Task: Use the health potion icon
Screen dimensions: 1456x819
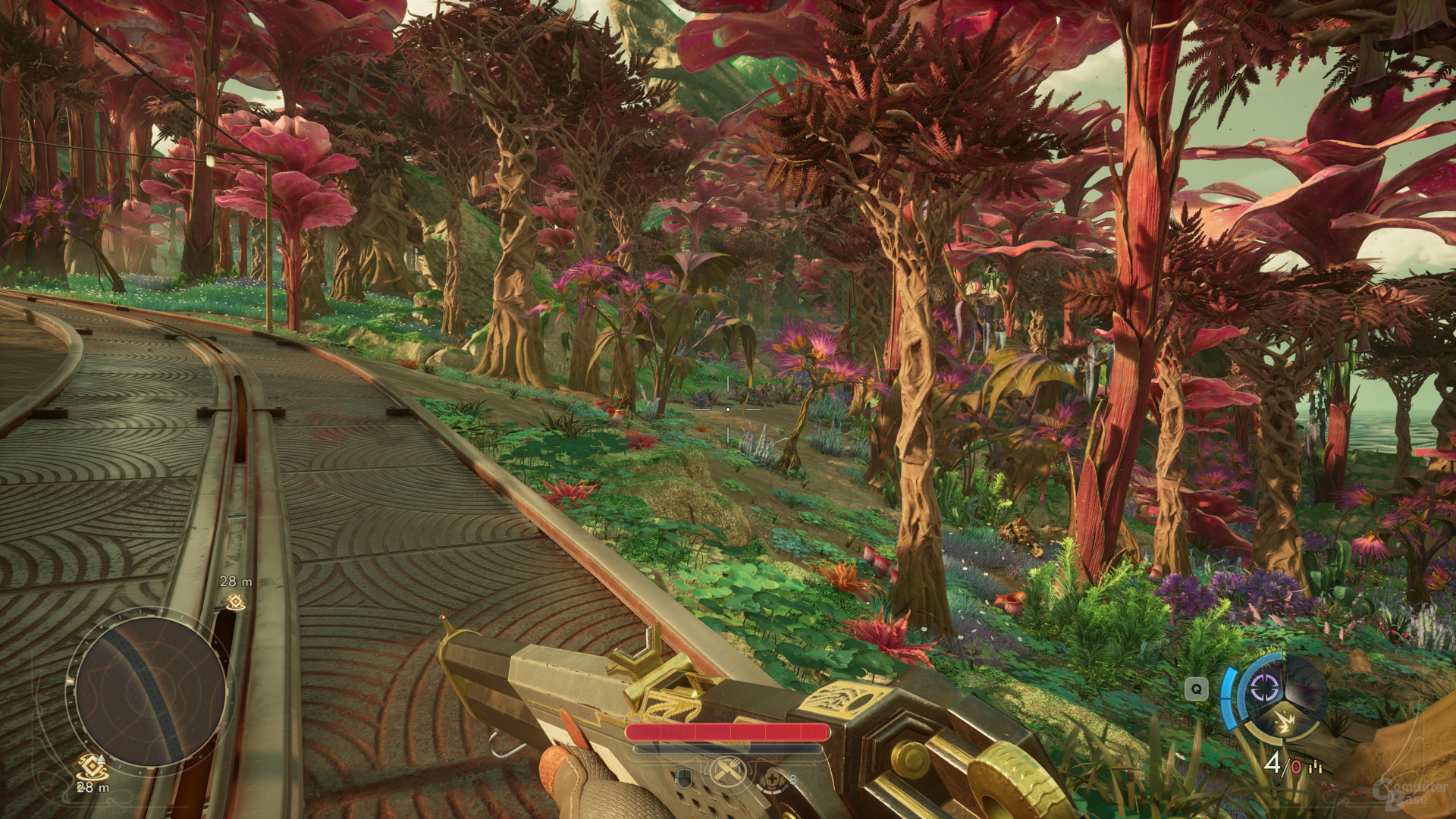Action: tap(773, 777)
